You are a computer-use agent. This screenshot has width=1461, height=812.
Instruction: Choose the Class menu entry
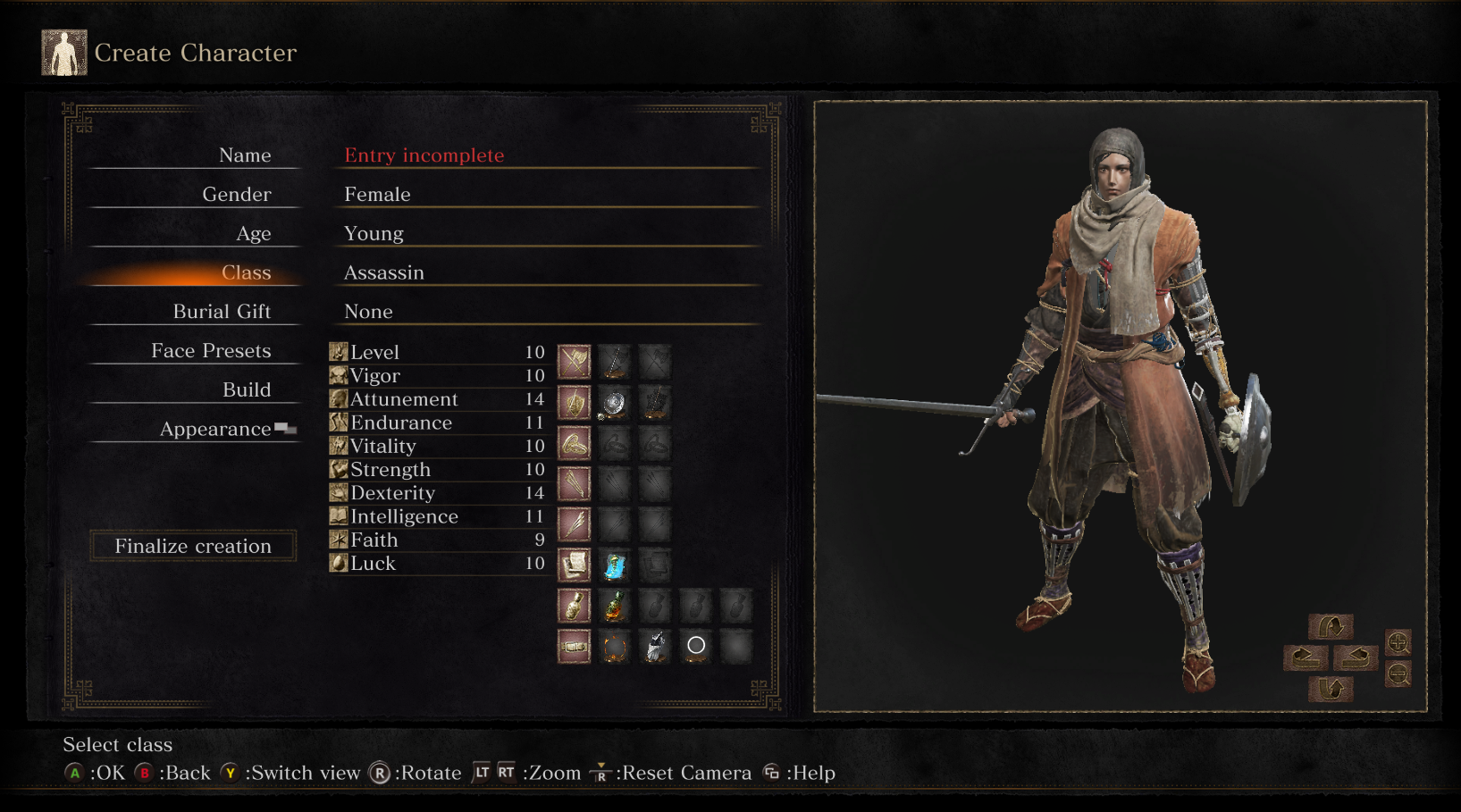coord(246,272)
